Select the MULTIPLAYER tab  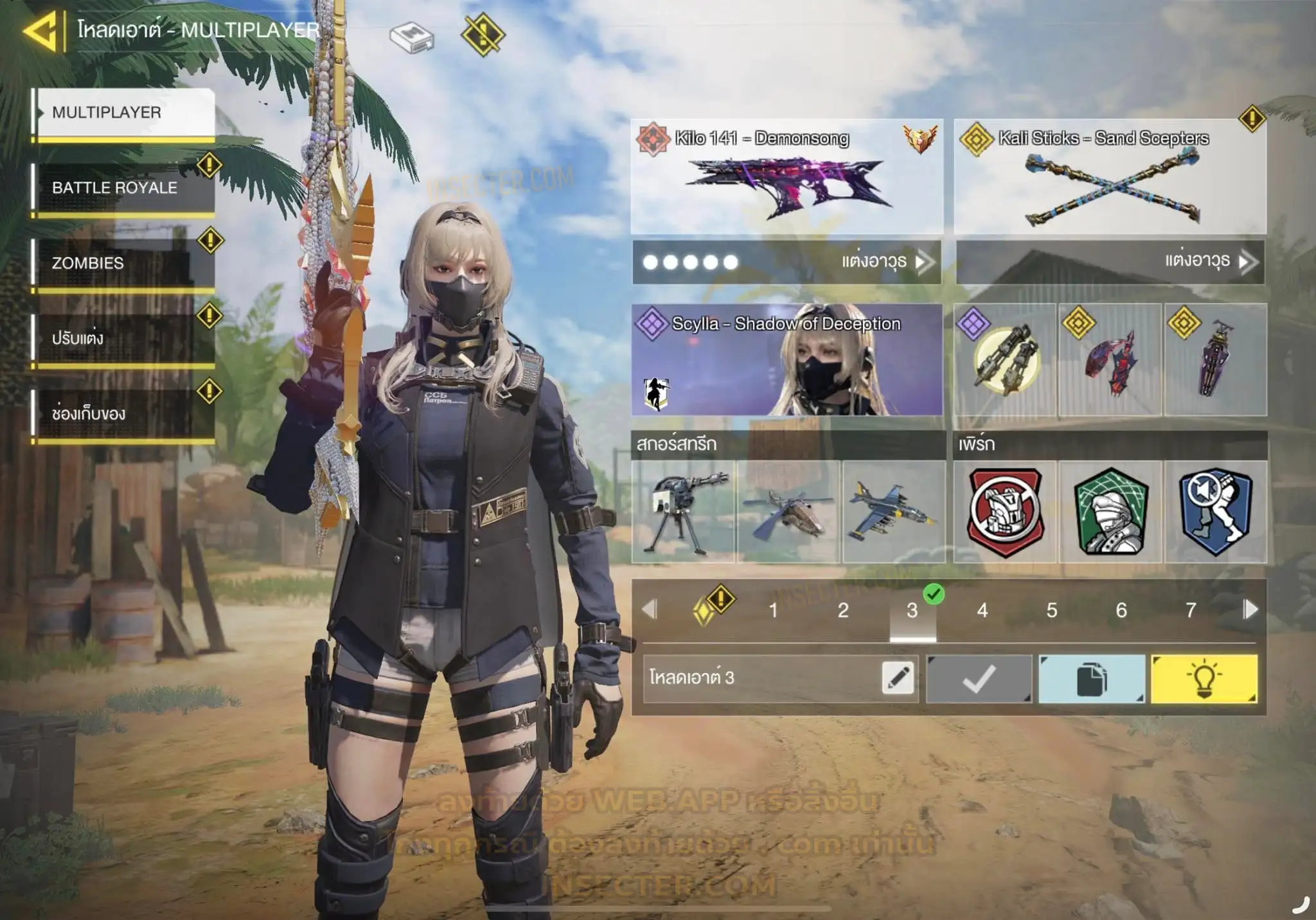[123, 113]
